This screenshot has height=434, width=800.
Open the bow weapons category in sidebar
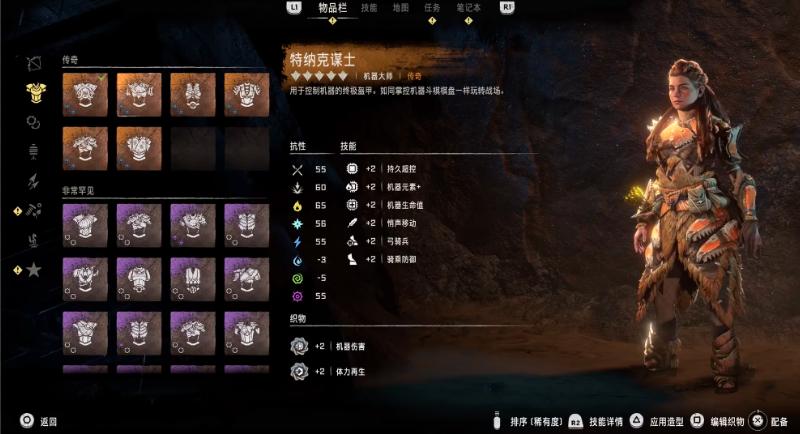(x=33, y=63)
